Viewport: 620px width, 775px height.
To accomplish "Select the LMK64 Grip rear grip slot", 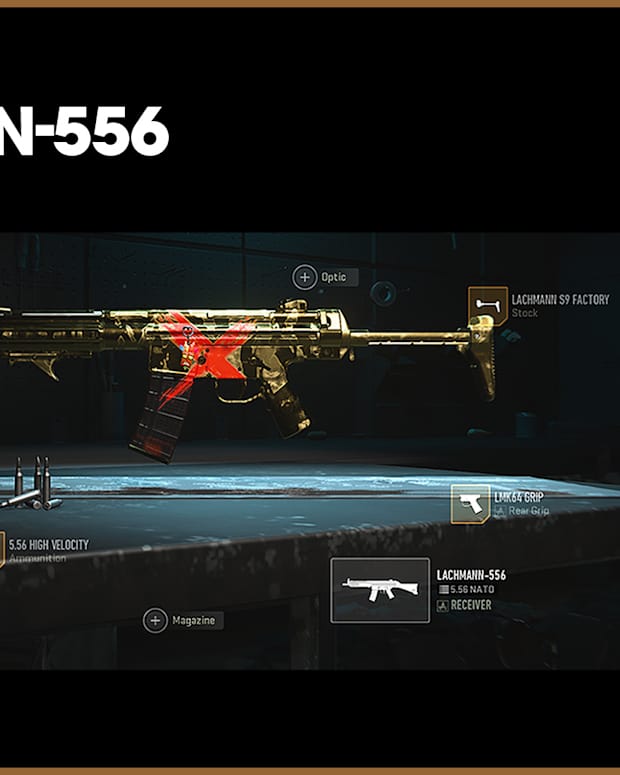I will click(470, 504).
